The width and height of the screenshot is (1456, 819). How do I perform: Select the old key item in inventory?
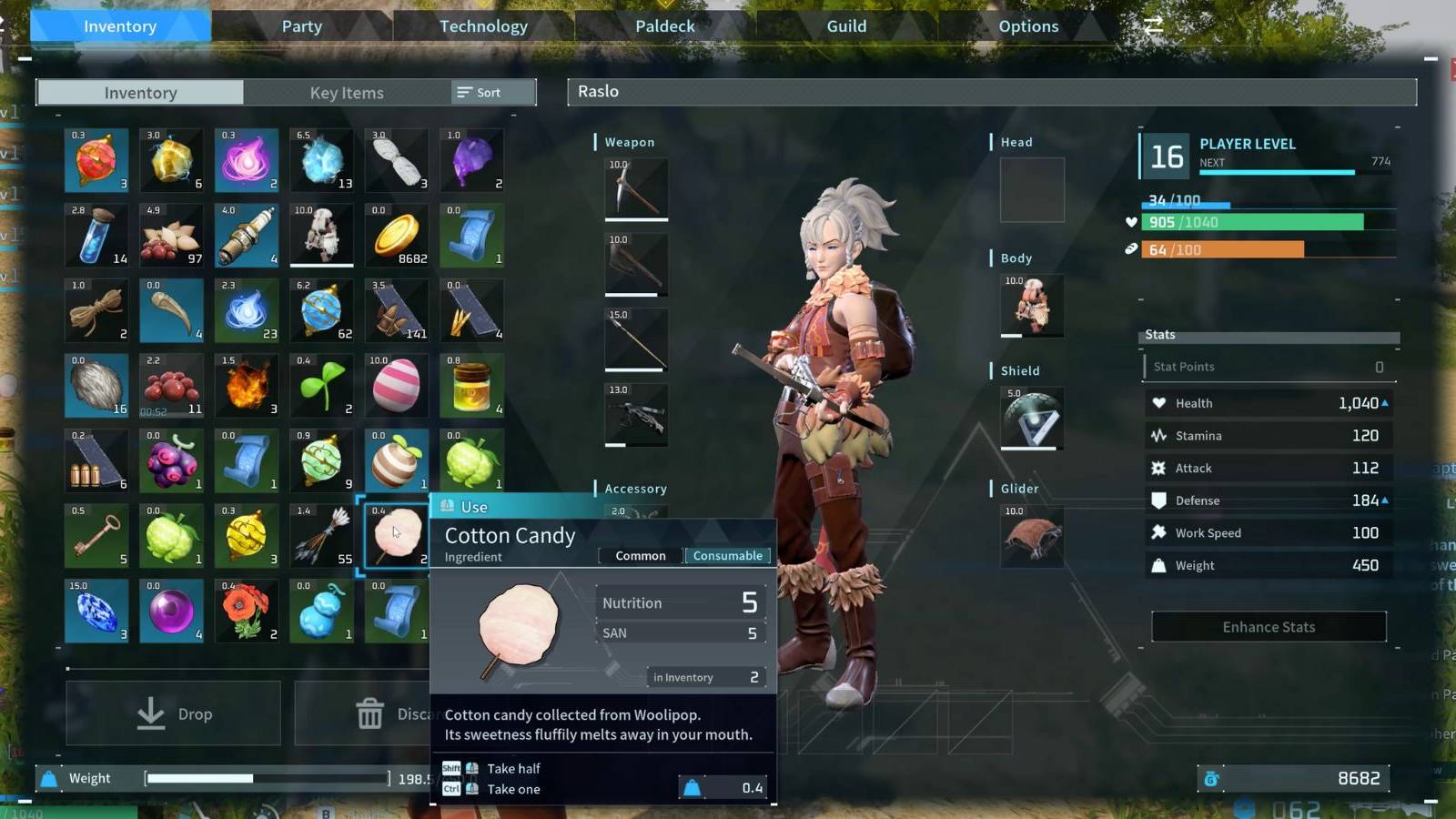(96, 535)
